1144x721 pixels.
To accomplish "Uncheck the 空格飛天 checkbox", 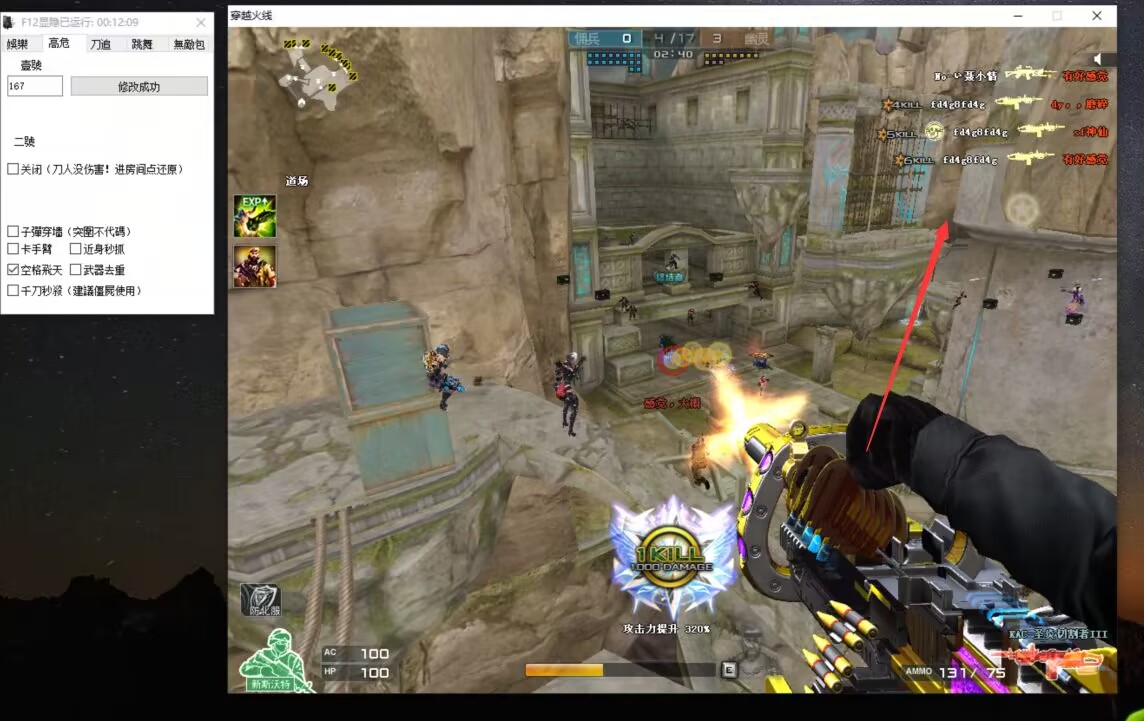I will (13, 270).
